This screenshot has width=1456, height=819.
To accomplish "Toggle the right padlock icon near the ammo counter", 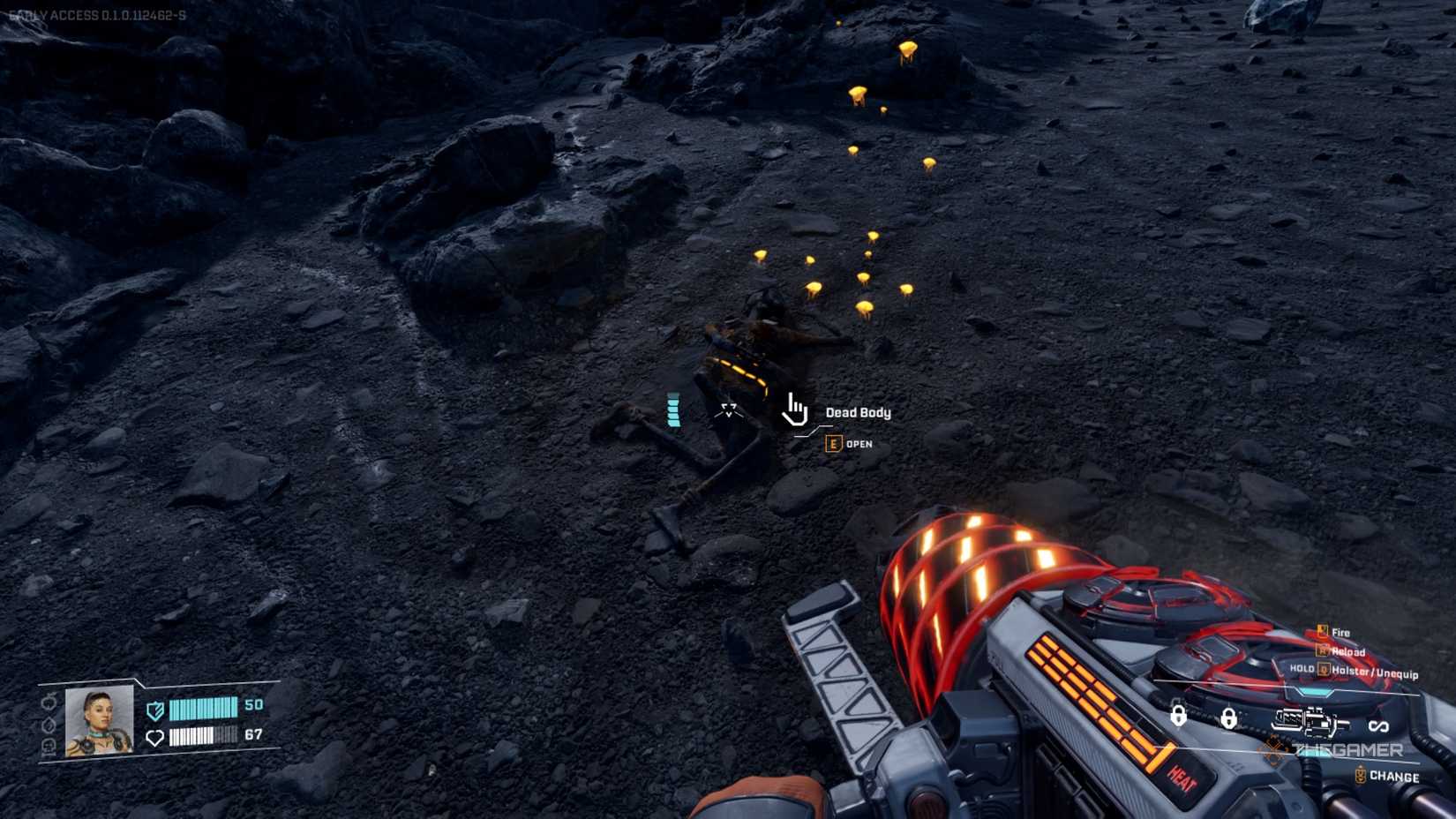I will click(x=1229, y=718).
